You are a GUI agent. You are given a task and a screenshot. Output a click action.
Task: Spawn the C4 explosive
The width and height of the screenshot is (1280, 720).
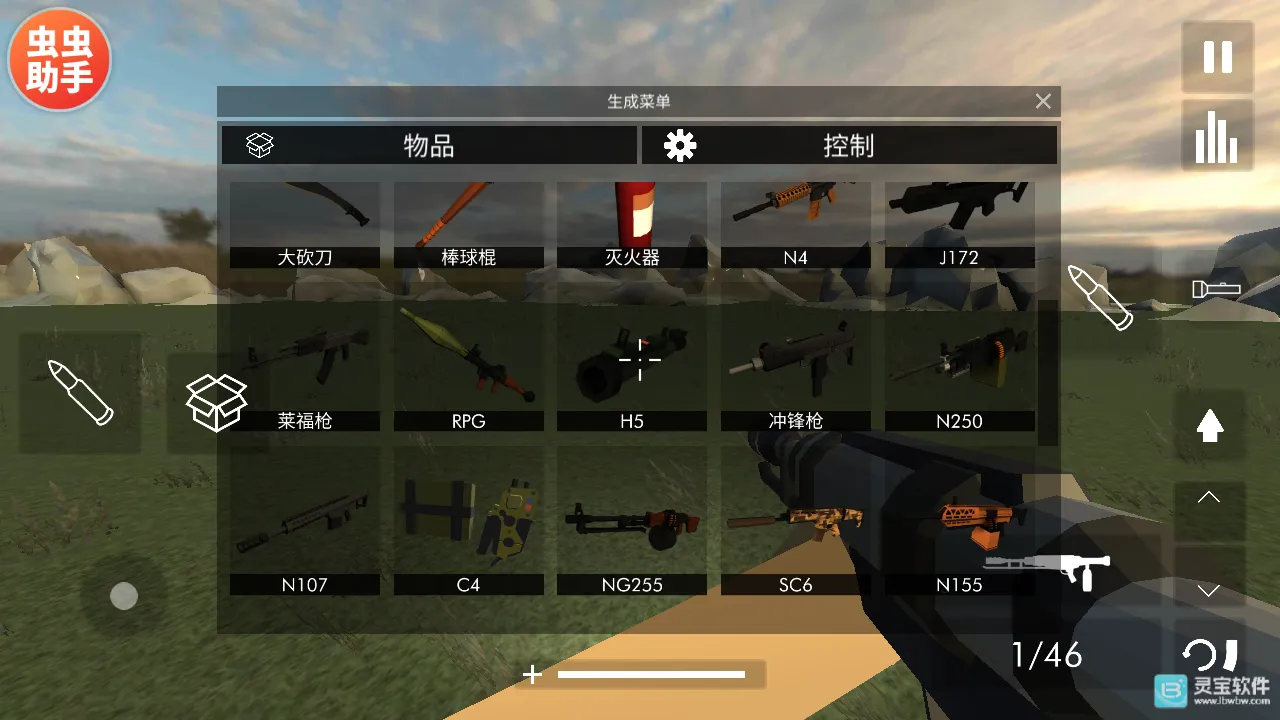click(468, 520)
